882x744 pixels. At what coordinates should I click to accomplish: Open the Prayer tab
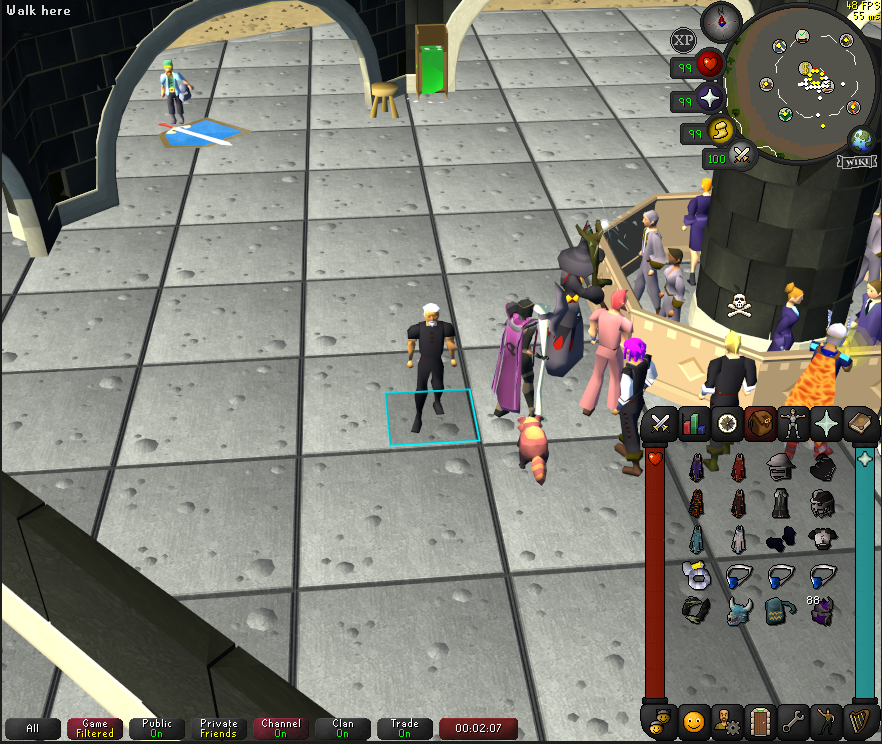[827, 423]
